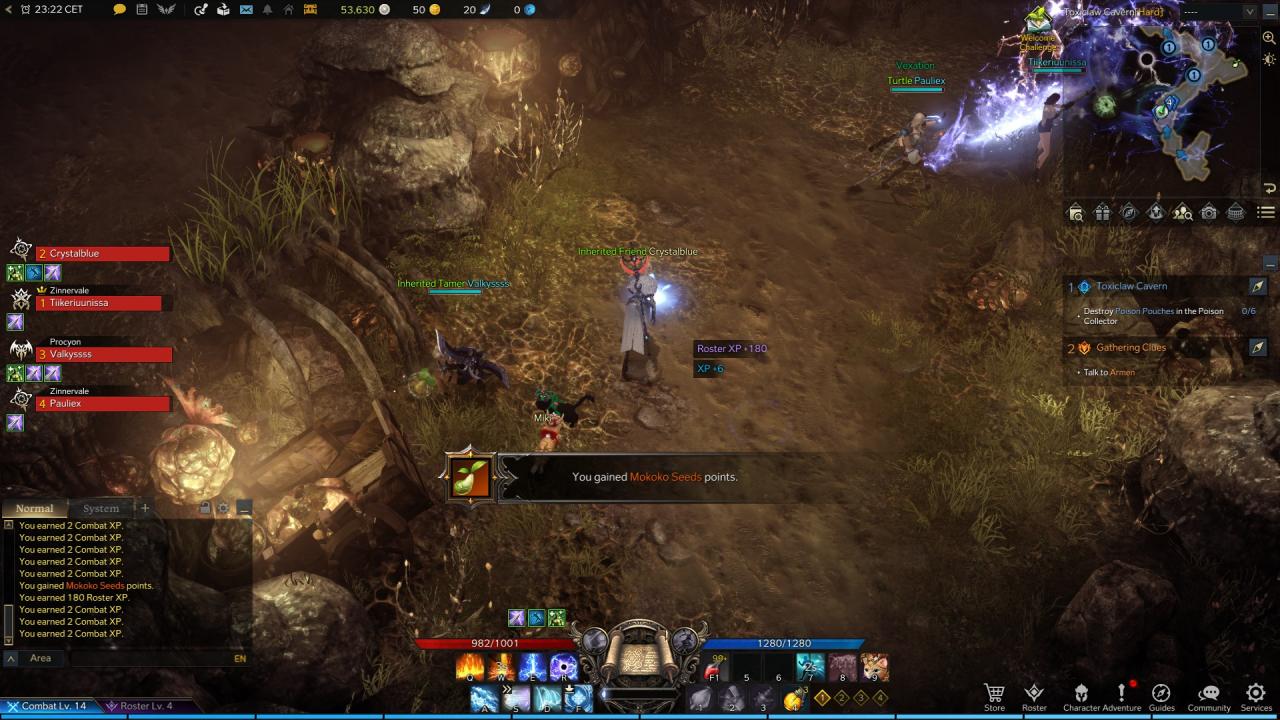Open the minimap channel dropdown
Viewport: 1280px width, 720px height.
1249,12
